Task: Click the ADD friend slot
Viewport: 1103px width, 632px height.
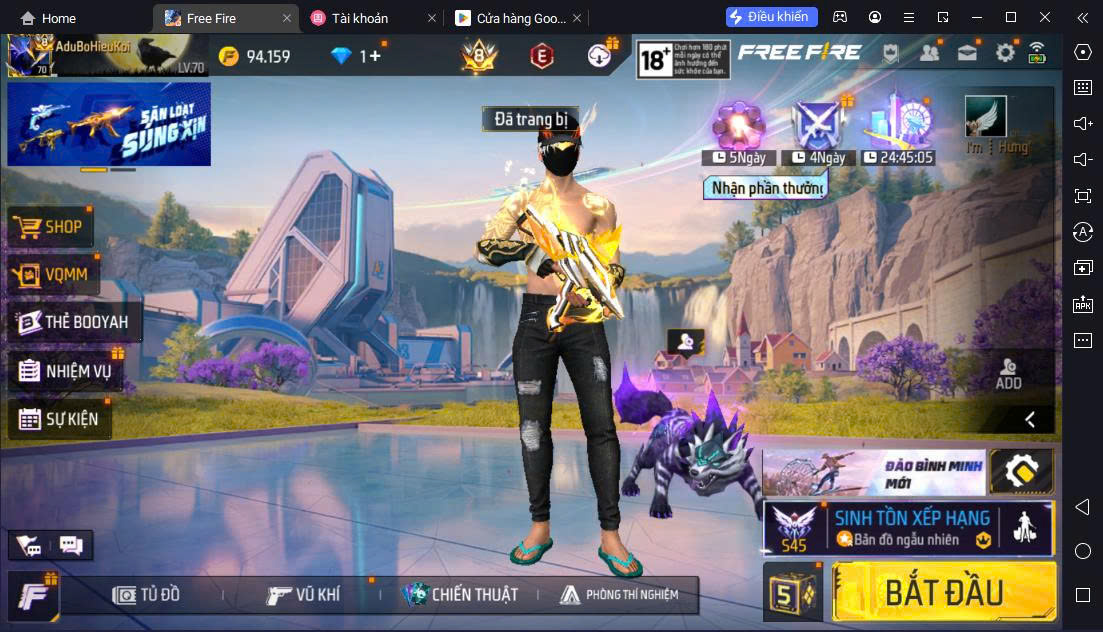Action: [x=1008, y=373]
